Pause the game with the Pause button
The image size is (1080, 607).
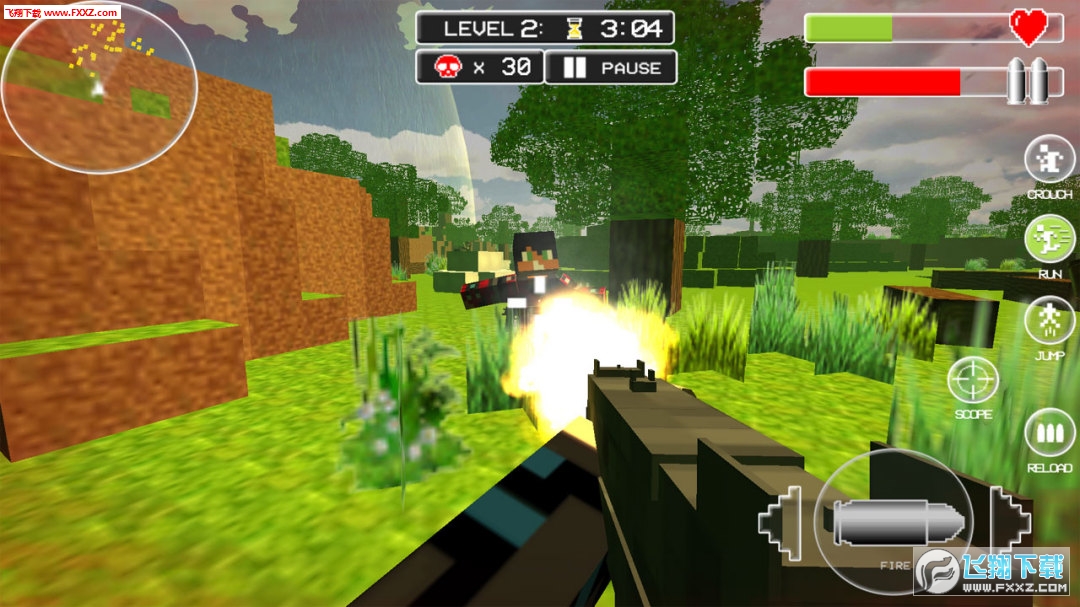tap(611, 68)
